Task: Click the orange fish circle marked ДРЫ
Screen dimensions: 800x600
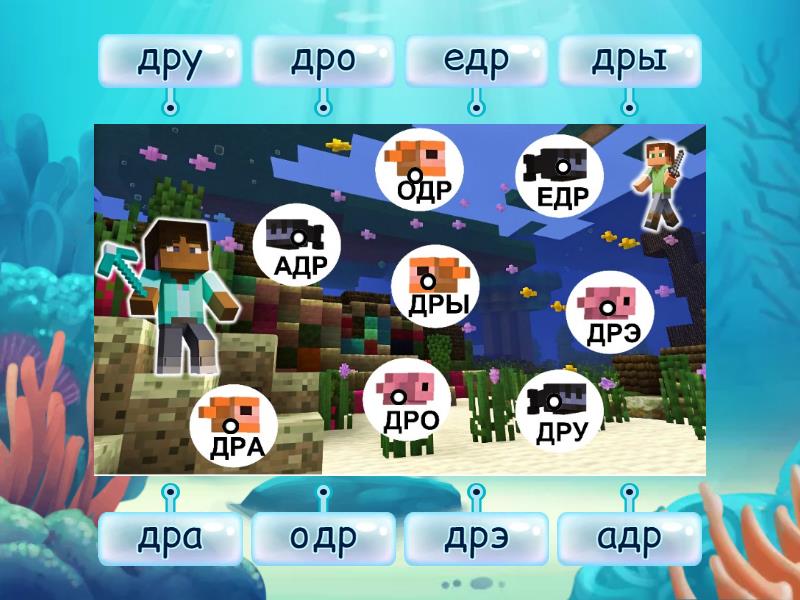Action: 433,284
